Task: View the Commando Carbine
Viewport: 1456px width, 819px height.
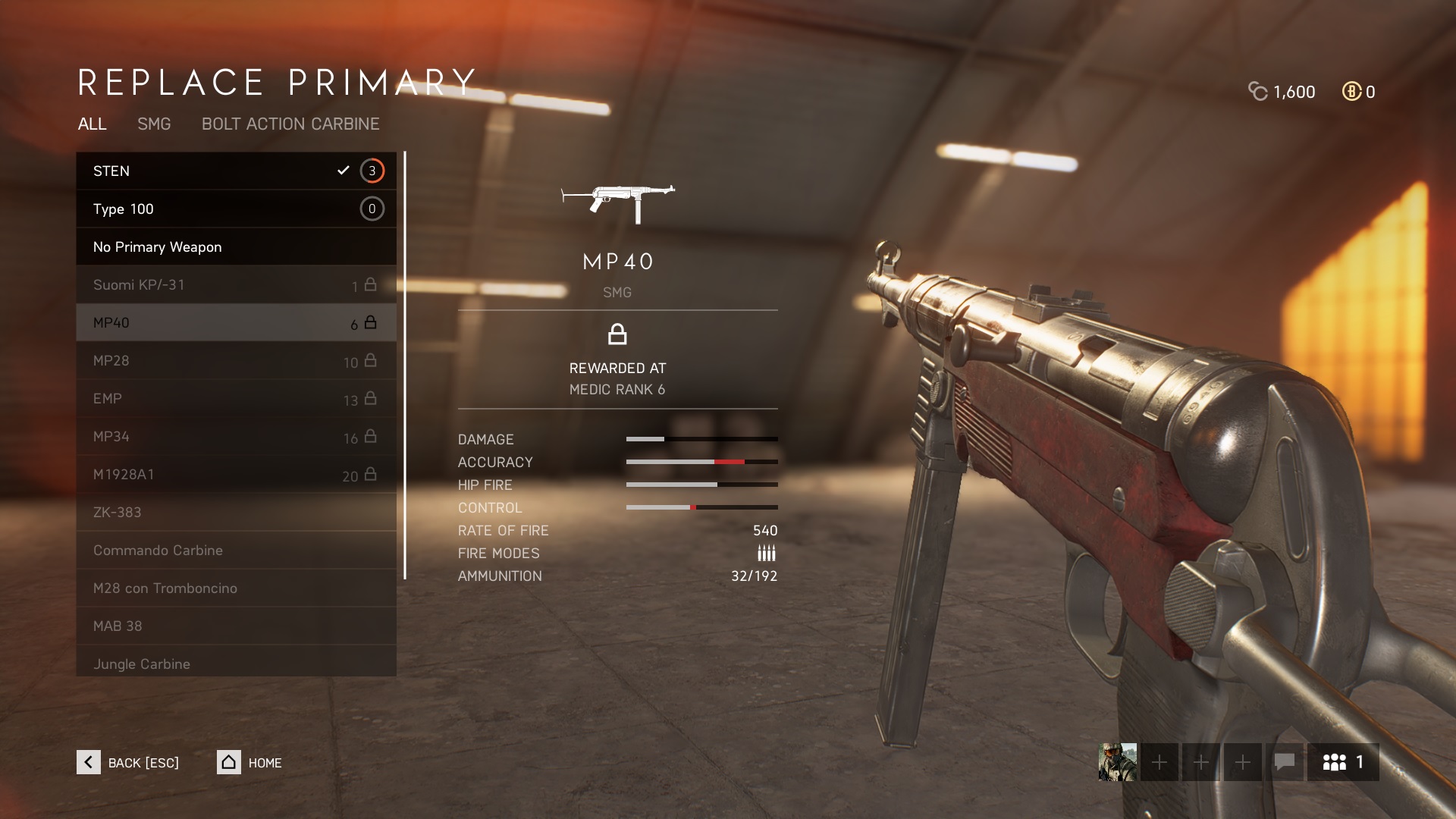Action: tap(236, 550)
